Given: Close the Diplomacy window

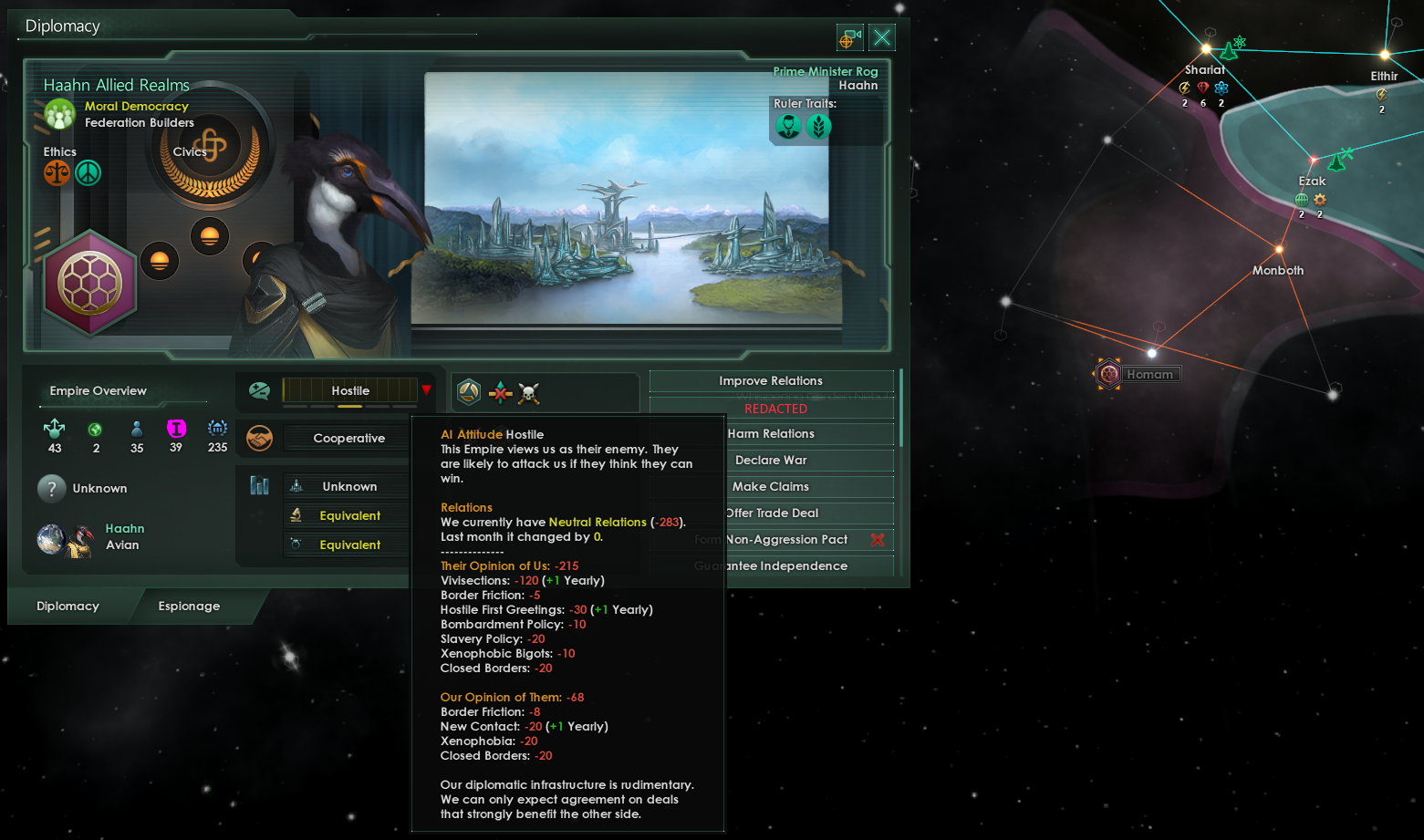Looking at the screenshot, I should pos(881,37).
